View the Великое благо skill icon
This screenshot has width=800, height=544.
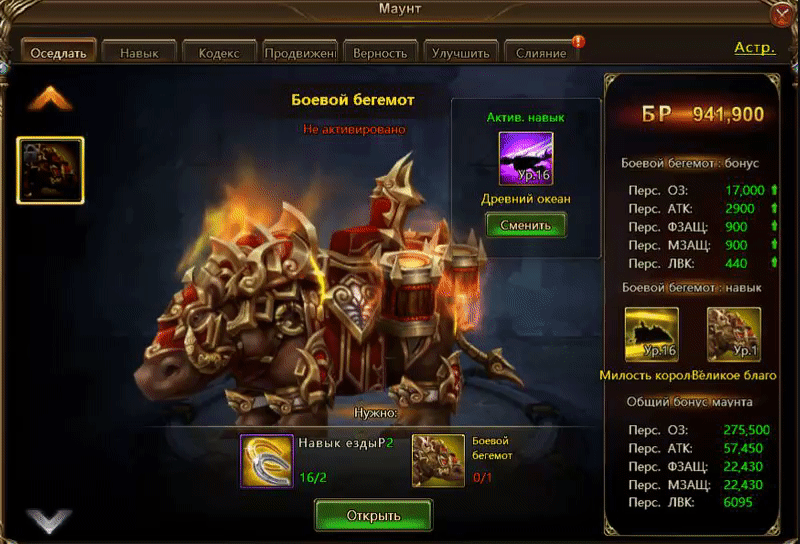[734, 334]
